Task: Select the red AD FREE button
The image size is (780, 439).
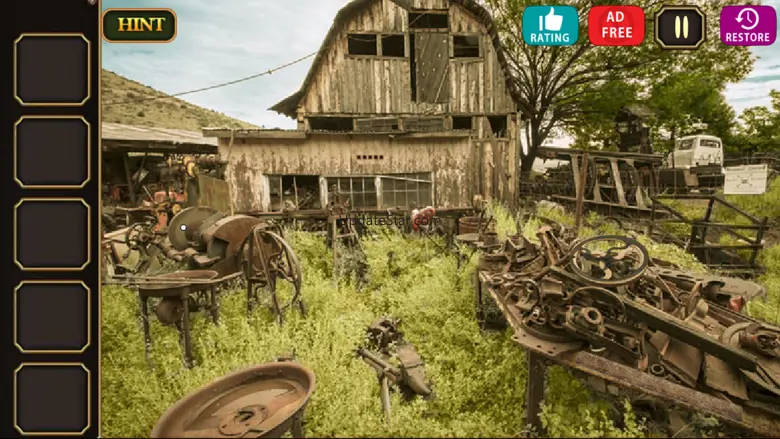Action: click(x=616, y=26)
